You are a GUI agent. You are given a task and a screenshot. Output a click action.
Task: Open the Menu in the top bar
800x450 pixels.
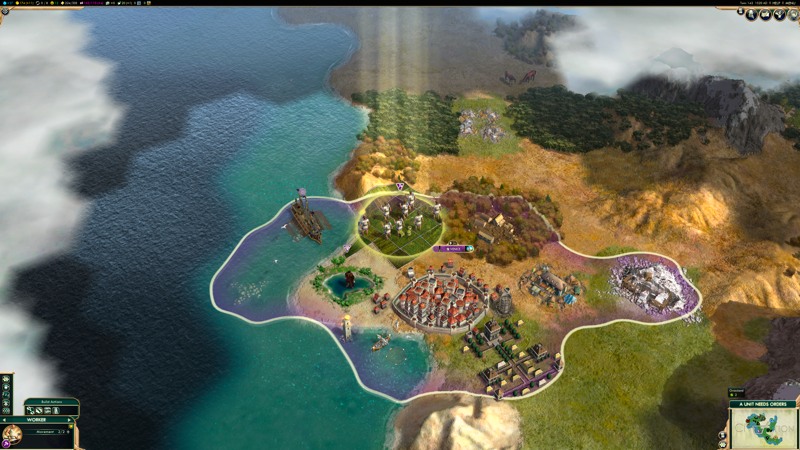pyautogui.click(x=789, y=4)
